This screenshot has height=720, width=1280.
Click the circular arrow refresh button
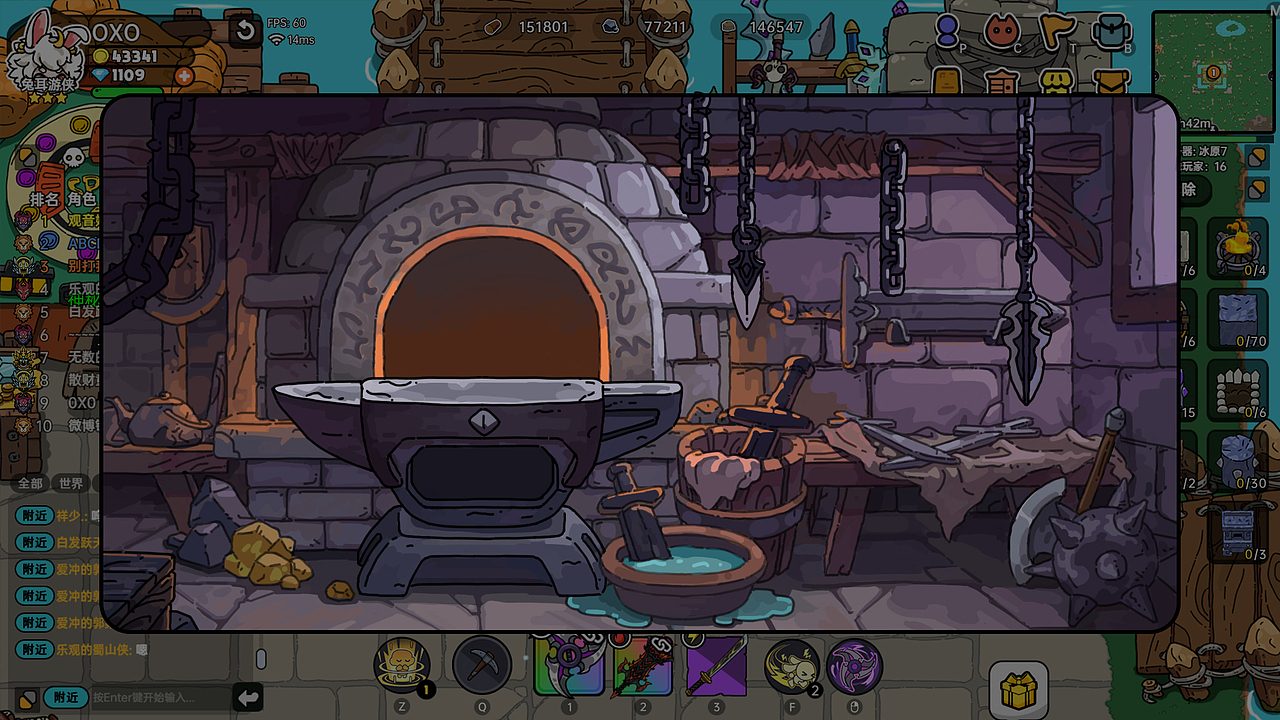[245, 31]
